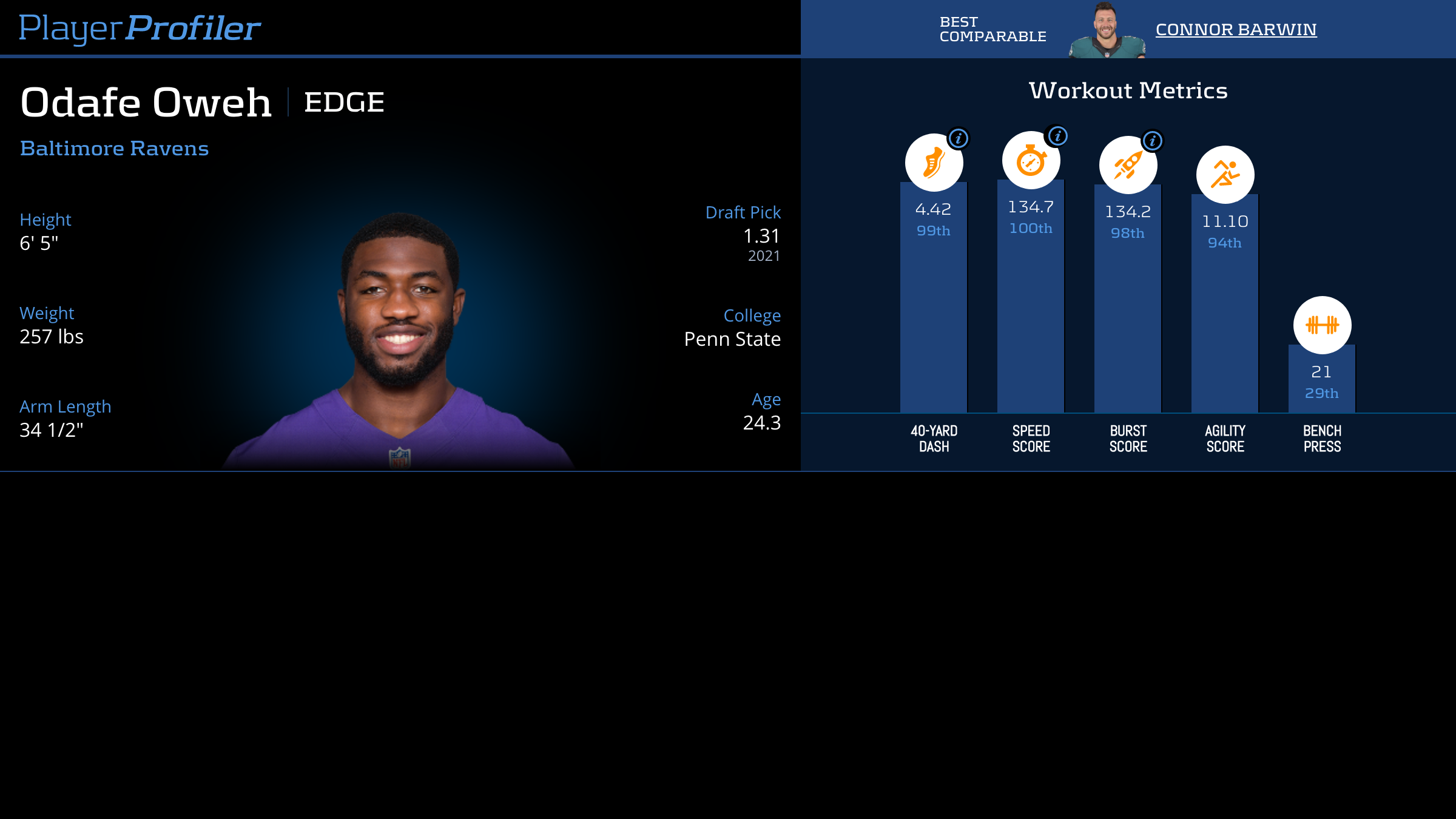This screenshot has height=819, width=1456.
Task: Open the Baltimore Ravens team link
Action: (114, 149)
